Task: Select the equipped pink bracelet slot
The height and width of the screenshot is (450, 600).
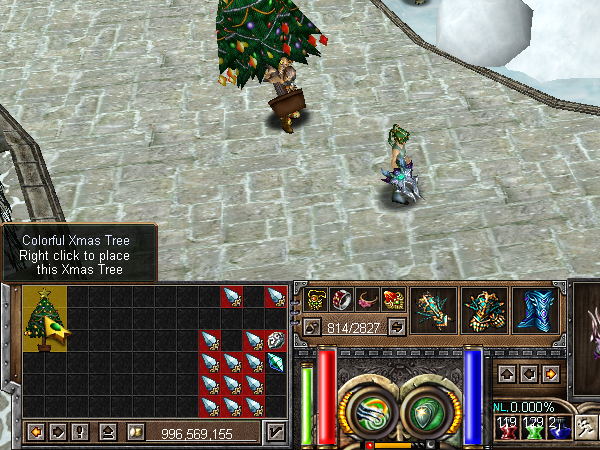Action: [366, 299]
